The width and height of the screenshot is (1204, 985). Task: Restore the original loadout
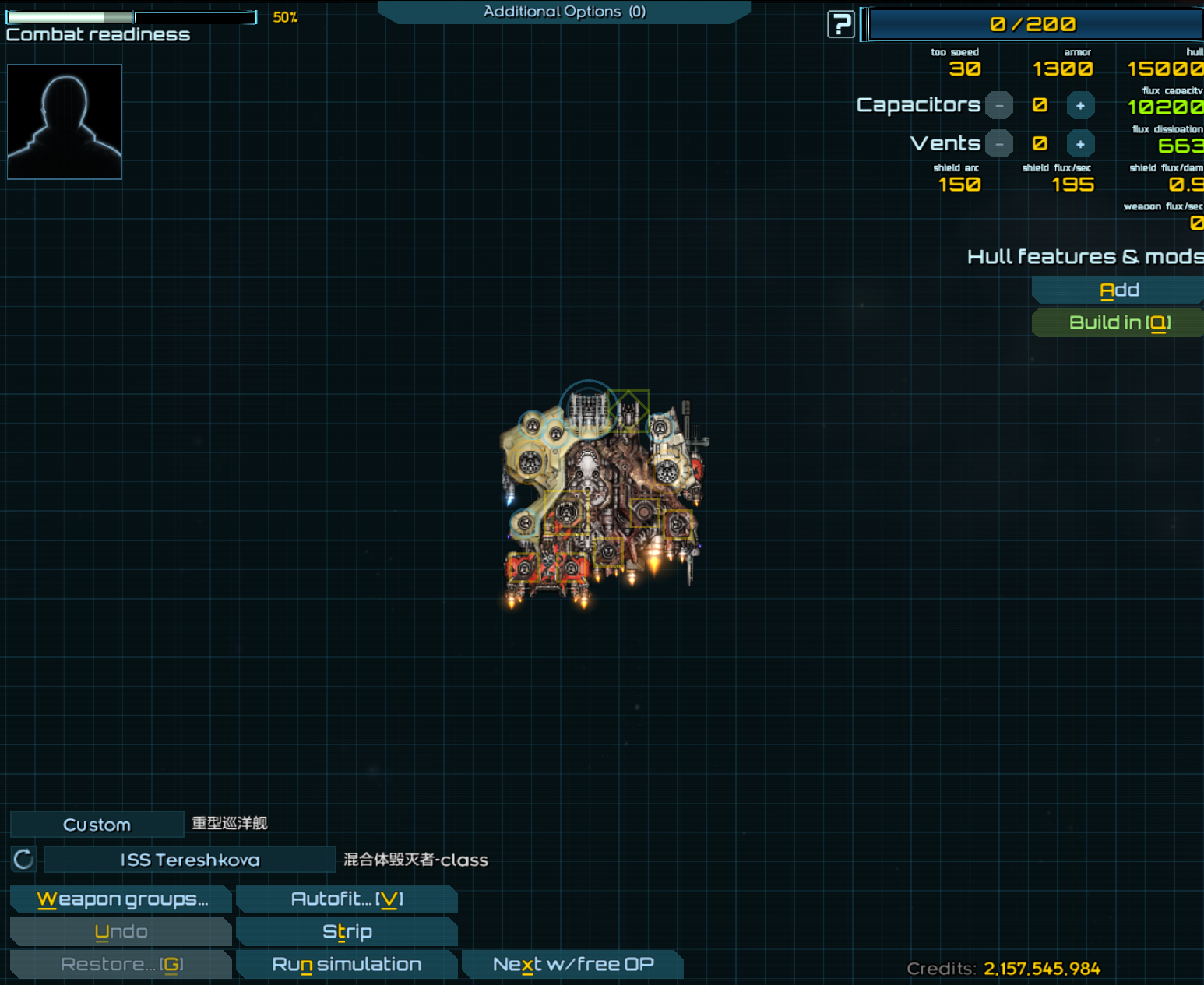(121, 965)
